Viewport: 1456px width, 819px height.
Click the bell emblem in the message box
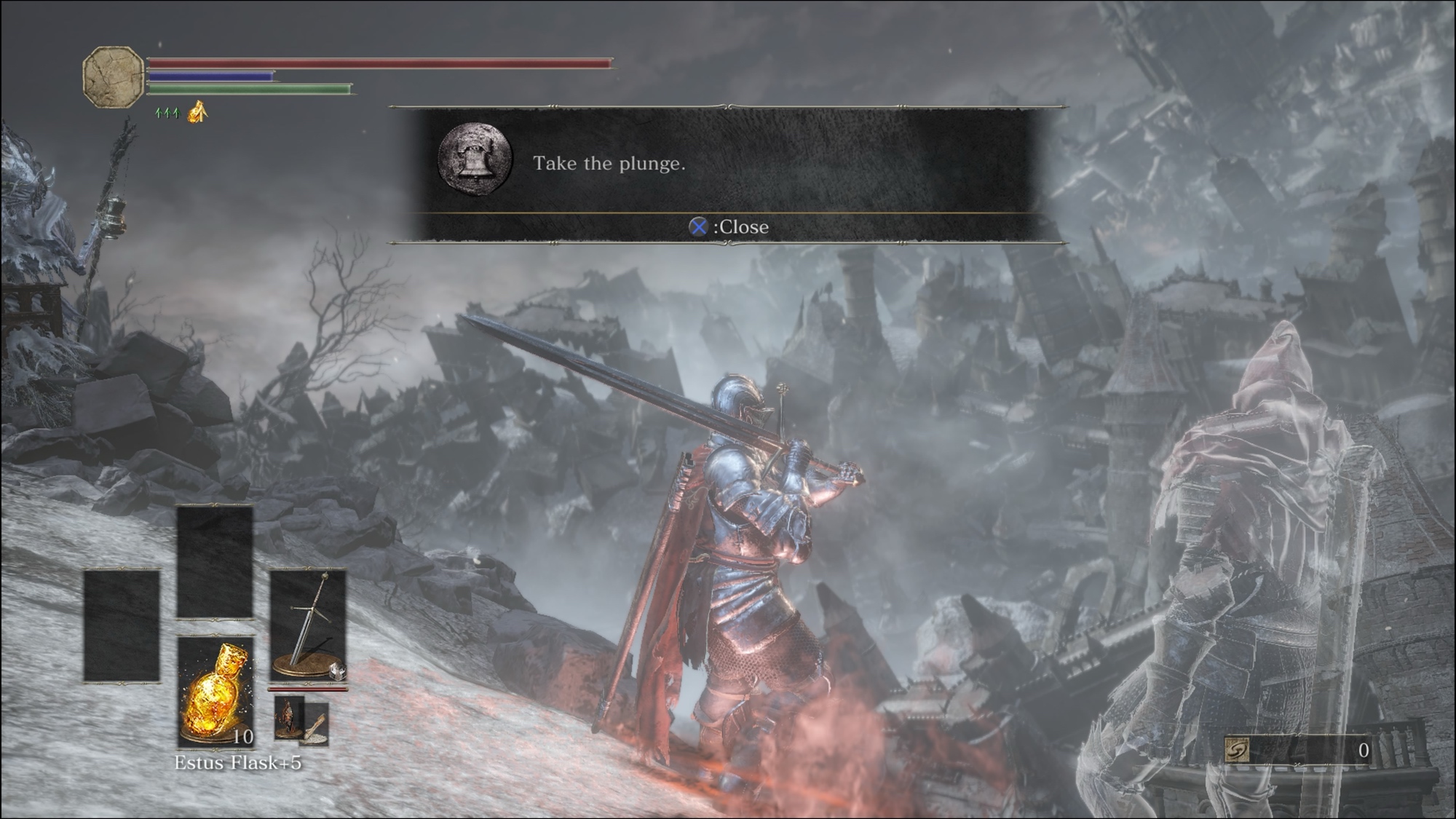[x=475, y=158]
